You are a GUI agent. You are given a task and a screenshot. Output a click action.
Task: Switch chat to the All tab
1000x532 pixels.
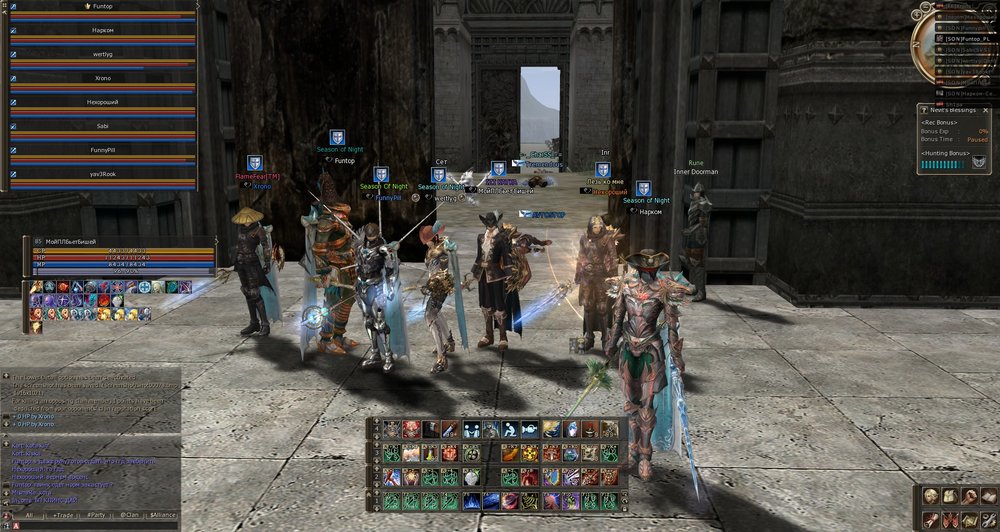pos(29,515)
